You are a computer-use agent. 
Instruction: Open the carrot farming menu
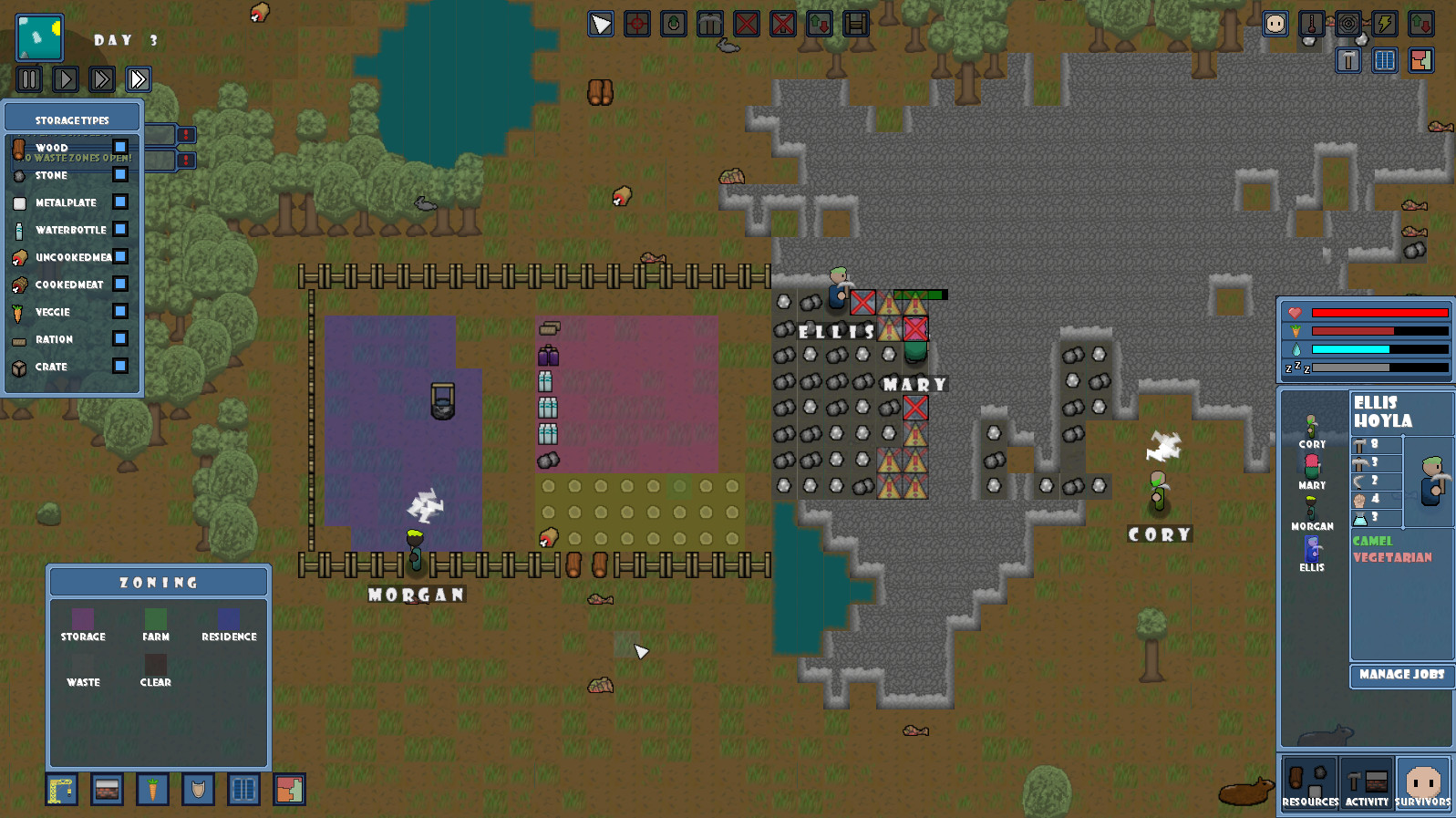152,790
